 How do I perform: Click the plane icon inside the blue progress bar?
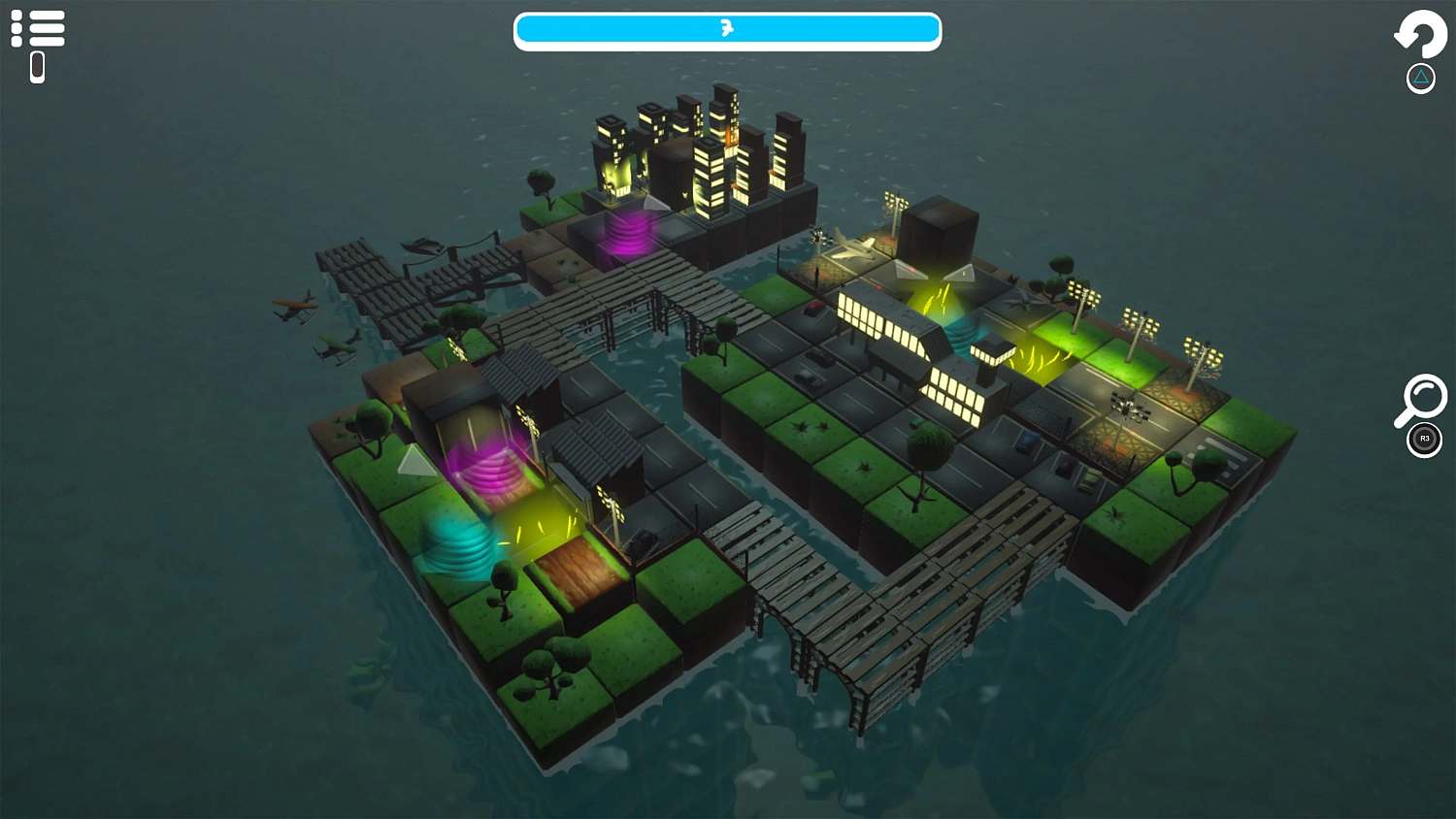[x=727, y=30]
